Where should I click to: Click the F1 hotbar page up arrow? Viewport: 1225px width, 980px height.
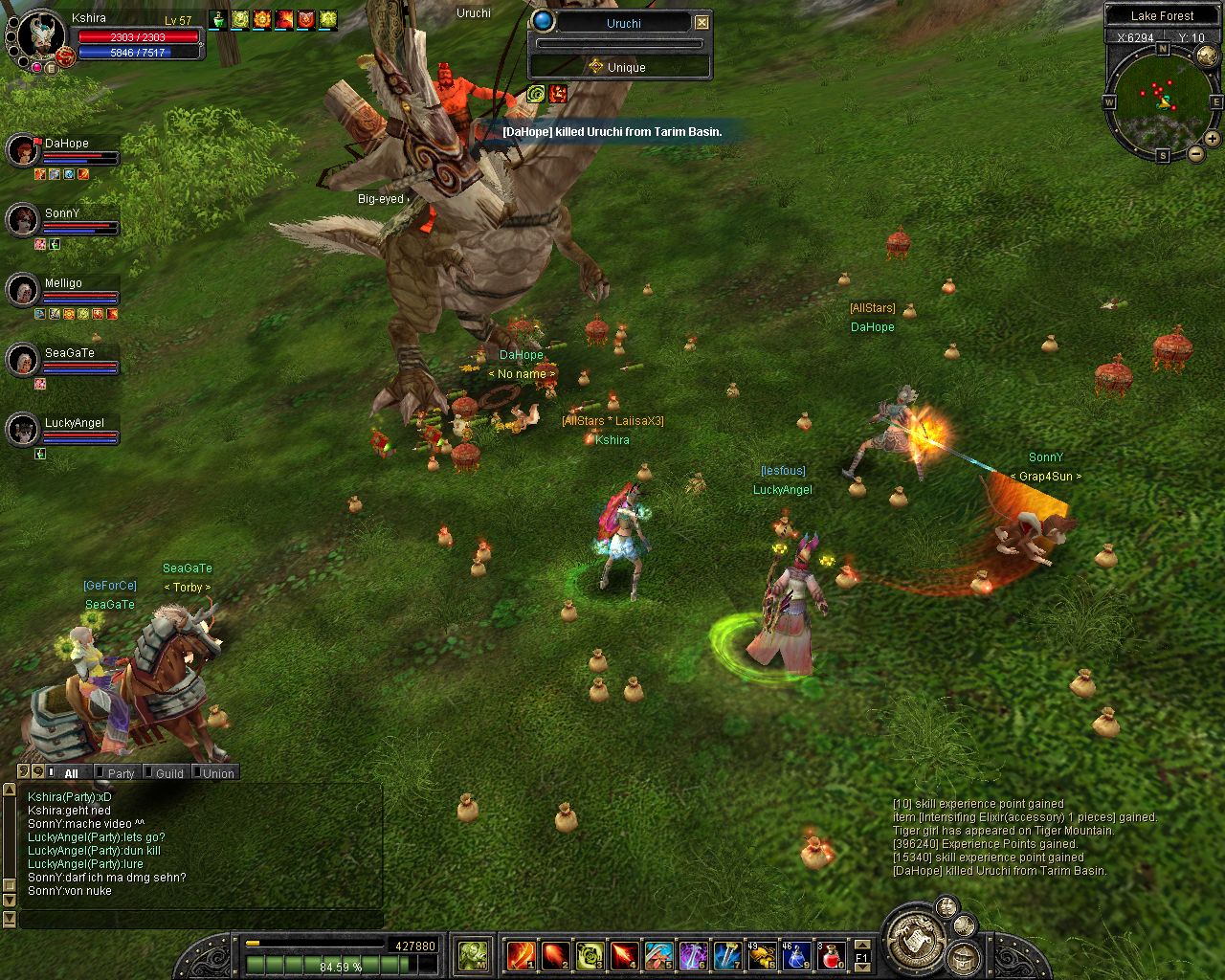pyautogui.click(x=861, y=945)
